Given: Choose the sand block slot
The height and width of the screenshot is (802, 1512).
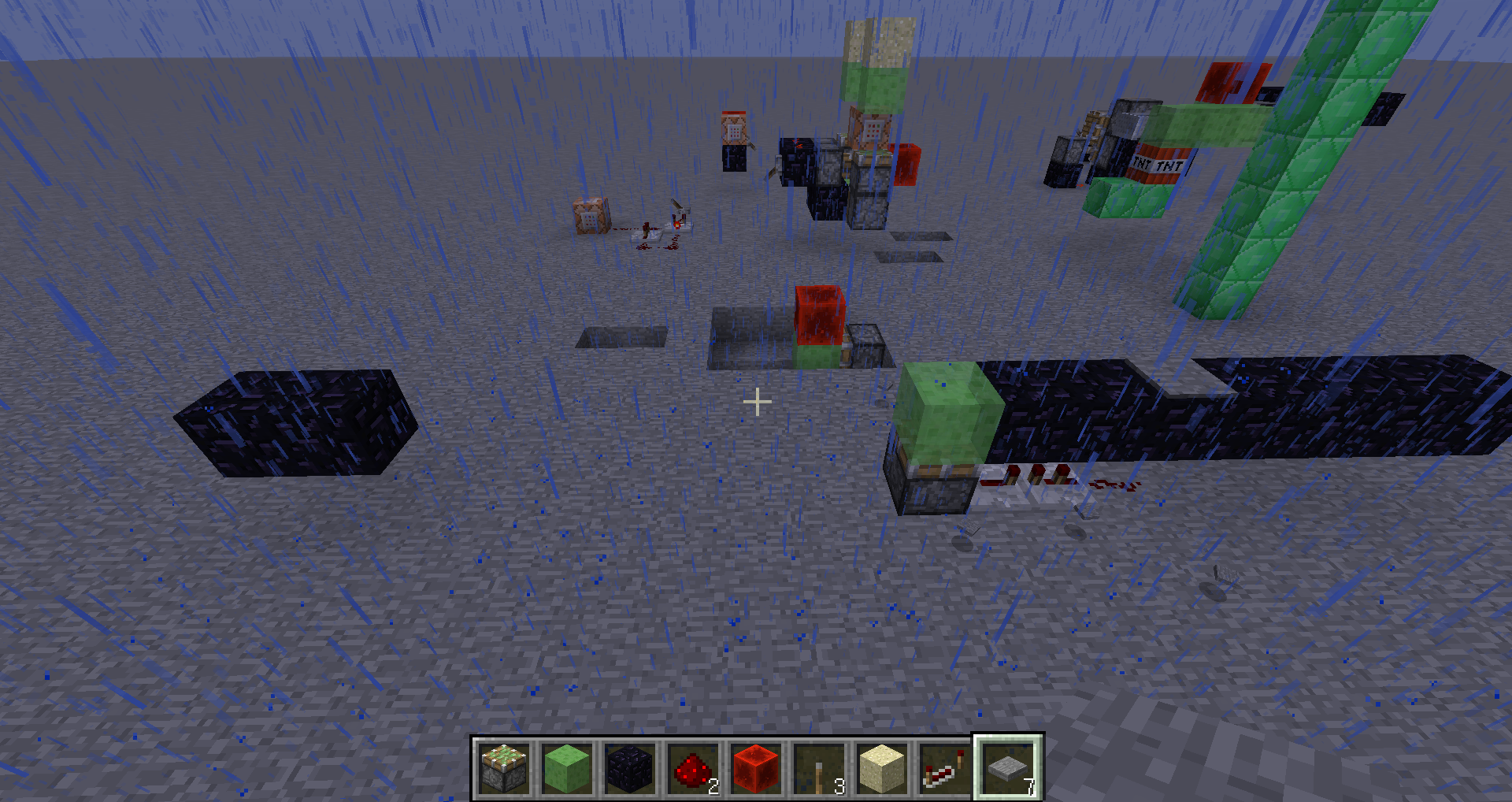Looking at the screenshot, I should click(882, 768).
